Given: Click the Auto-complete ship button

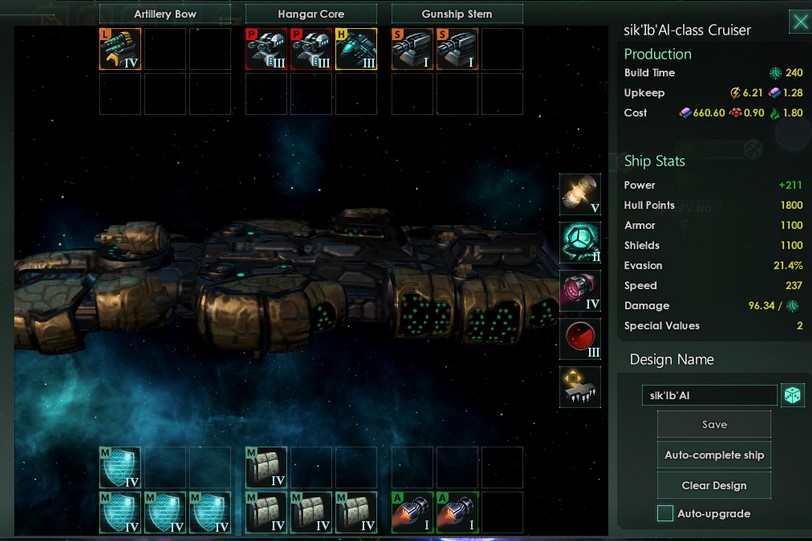Looking at the screenshot, I should 713,455.
